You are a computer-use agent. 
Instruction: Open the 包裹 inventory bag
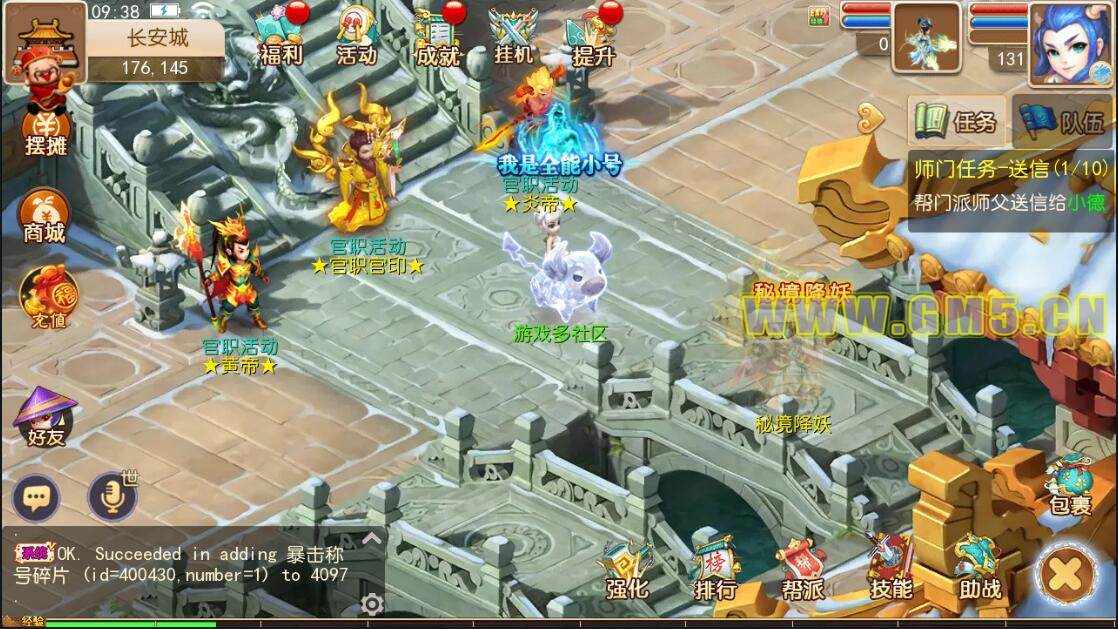click(1068, 487)
